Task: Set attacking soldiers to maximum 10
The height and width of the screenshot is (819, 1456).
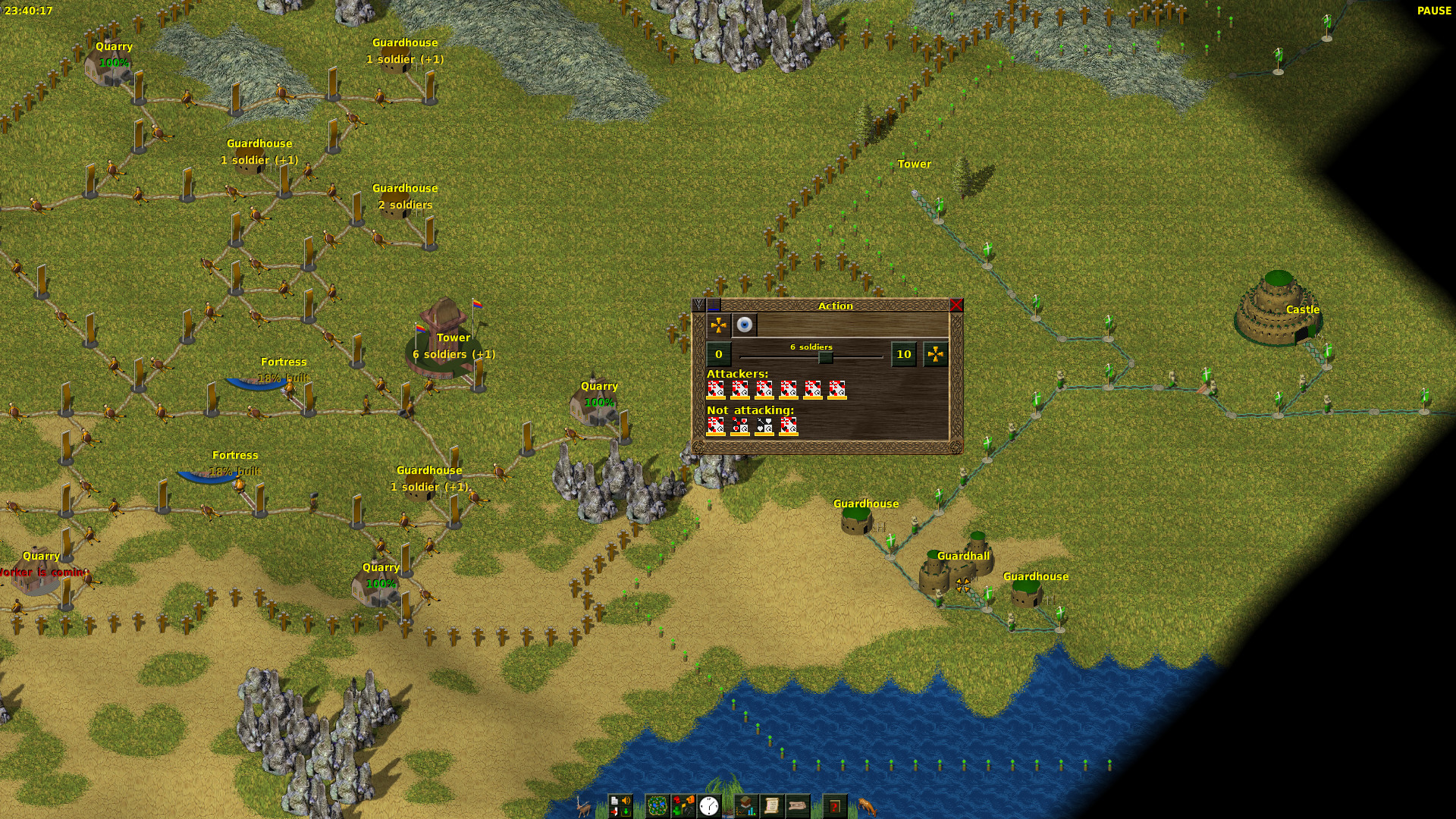Action: [903, 354]
